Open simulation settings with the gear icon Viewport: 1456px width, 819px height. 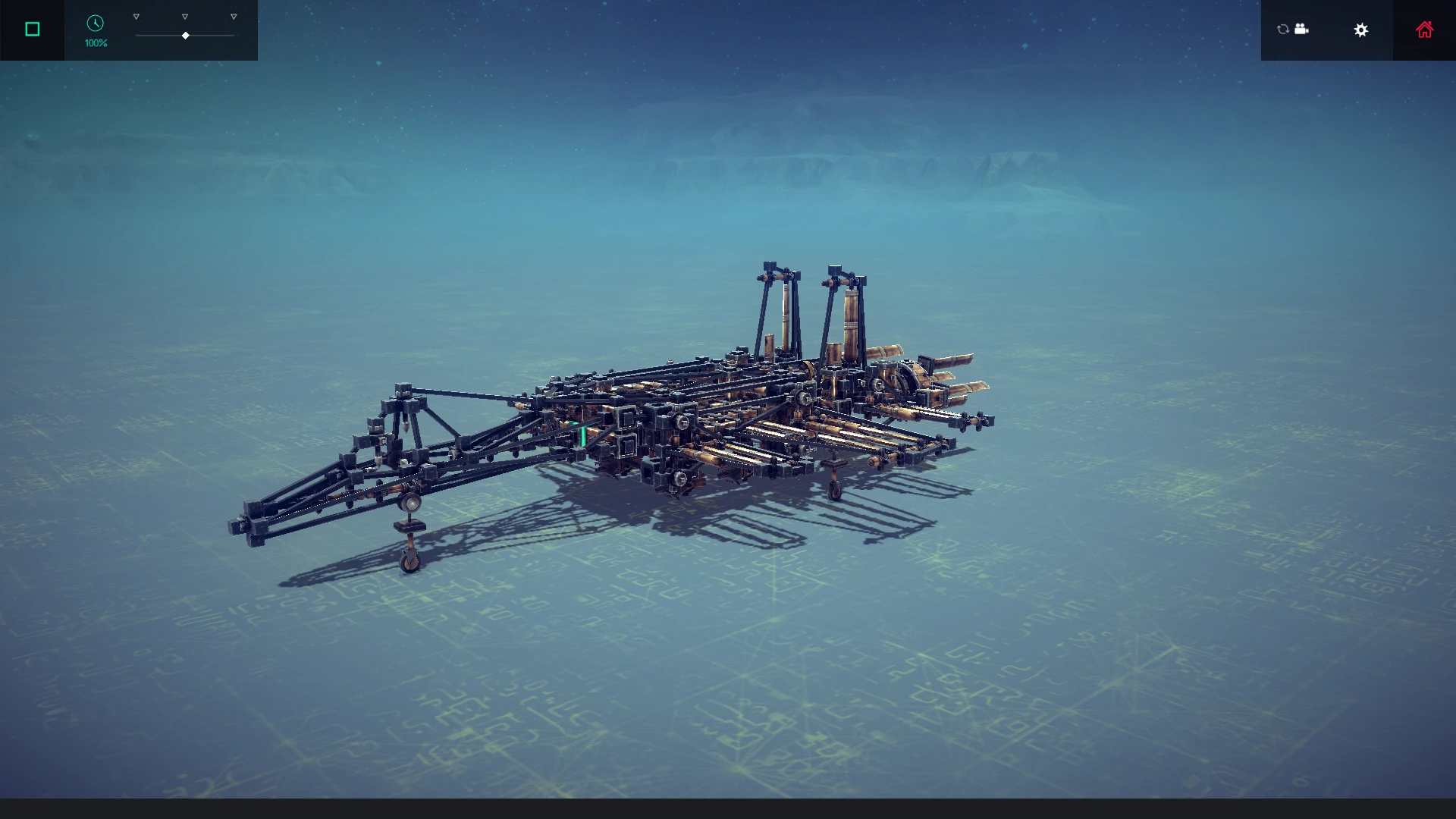pyautogui.click(x=1361, y=30)
